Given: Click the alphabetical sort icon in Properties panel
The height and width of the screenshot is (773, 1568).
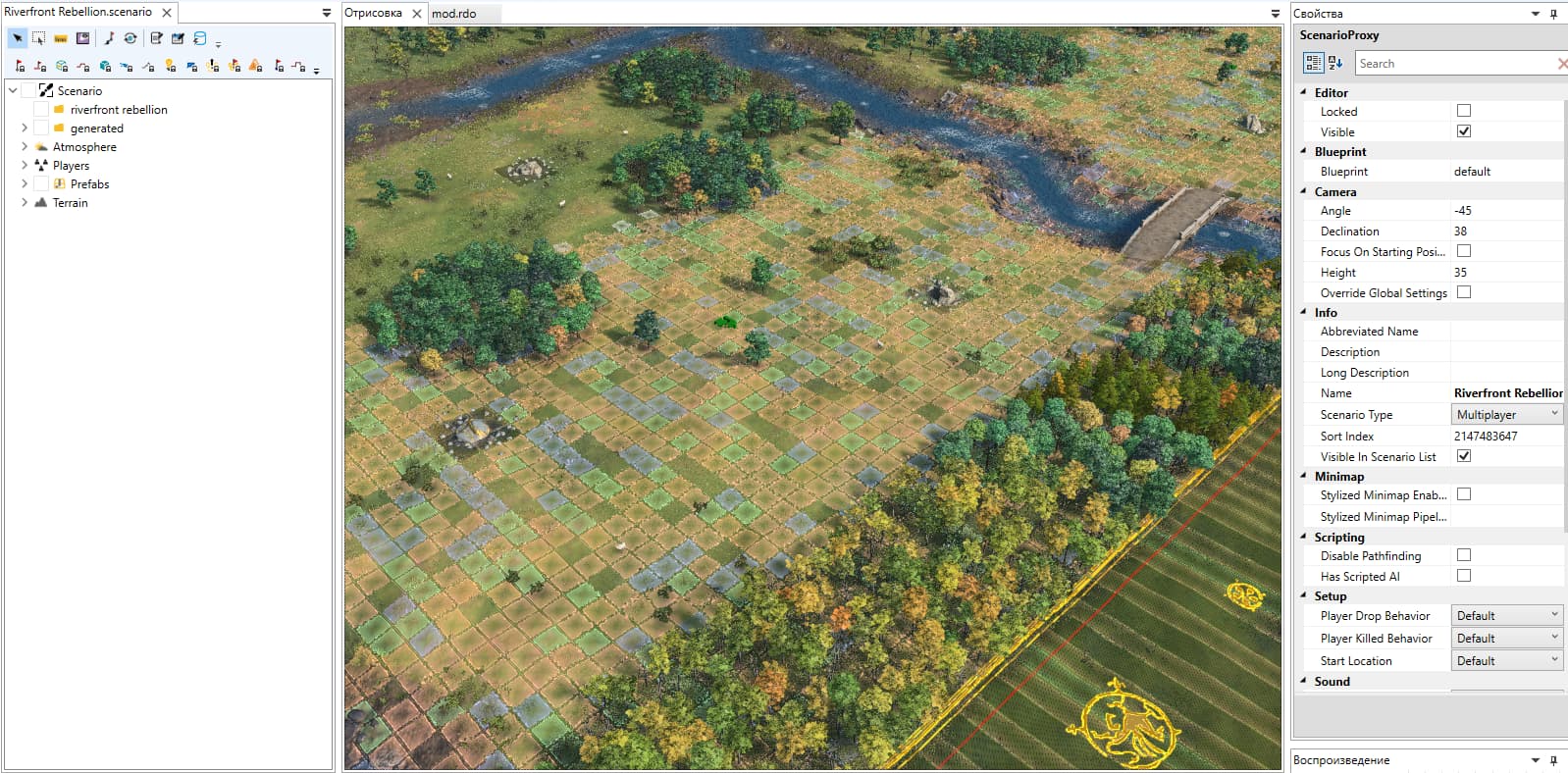Looking at the screenshot, I should point(1333,62).
